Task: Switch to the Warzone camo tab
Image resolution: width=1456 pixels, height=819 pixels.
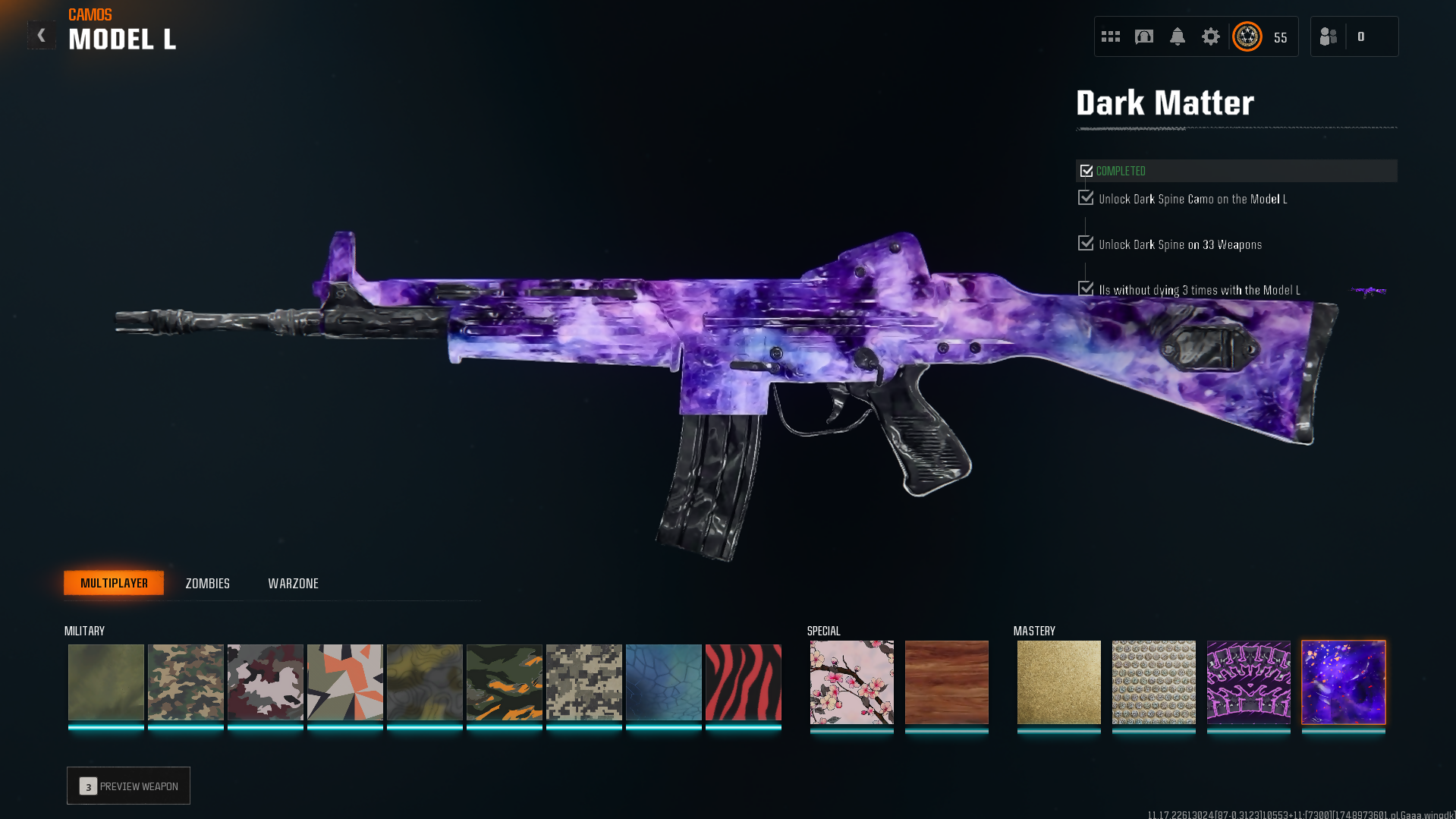Action: pos(293,583)
